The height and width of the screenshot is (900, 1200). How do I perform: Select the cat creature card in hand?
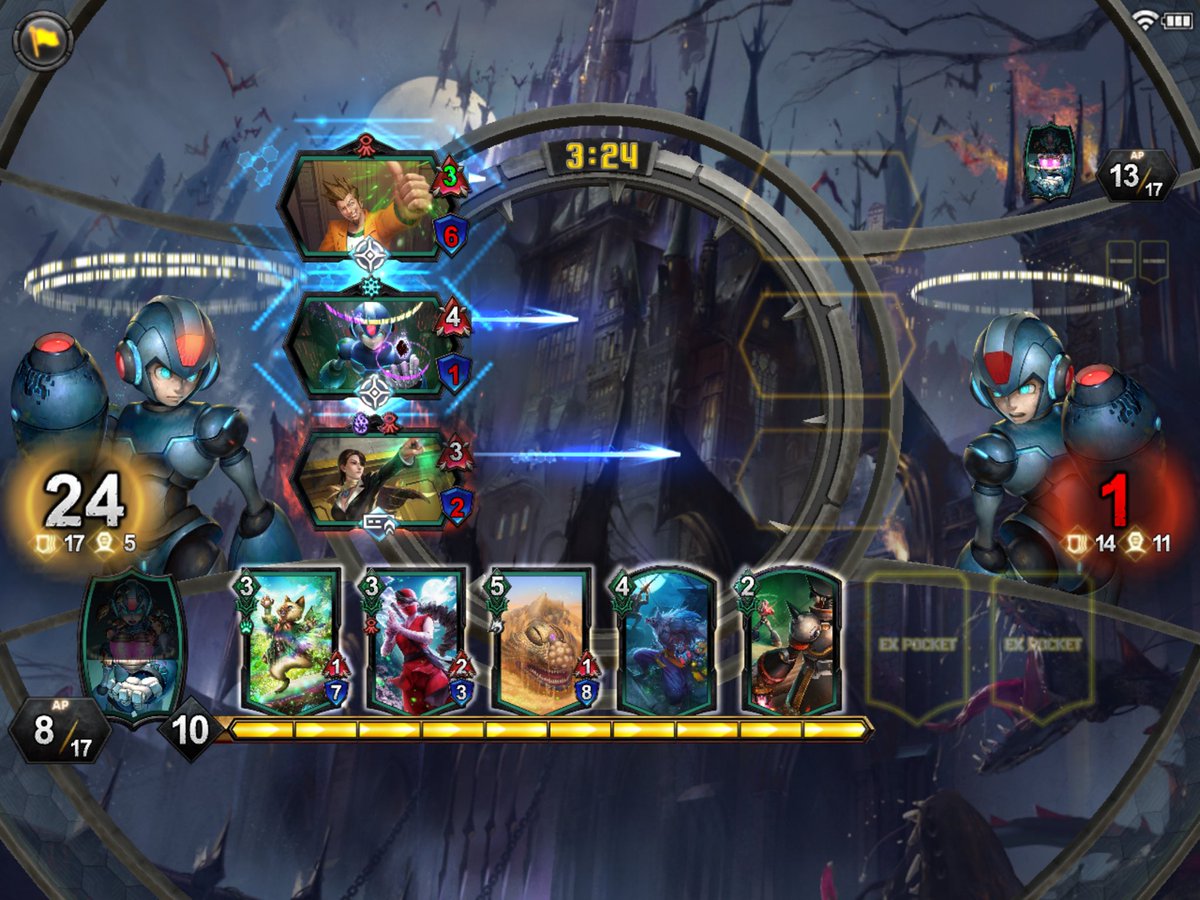coord(291,642)
